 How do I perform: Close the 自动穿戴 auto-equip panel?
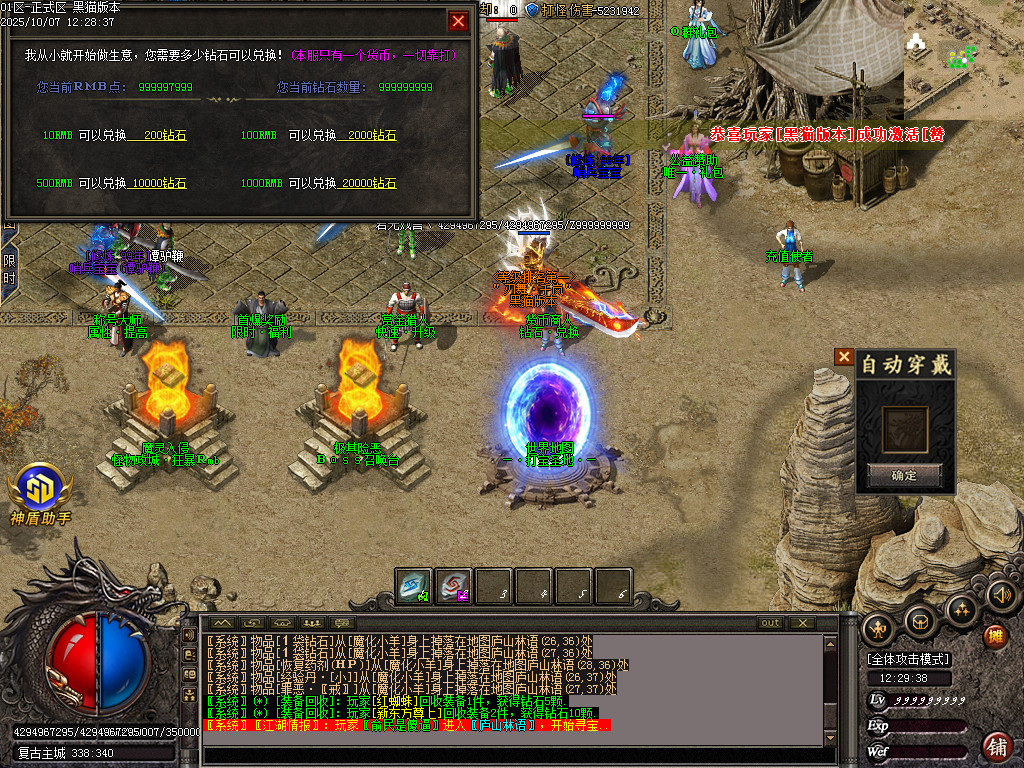click(x=845, y=357)
